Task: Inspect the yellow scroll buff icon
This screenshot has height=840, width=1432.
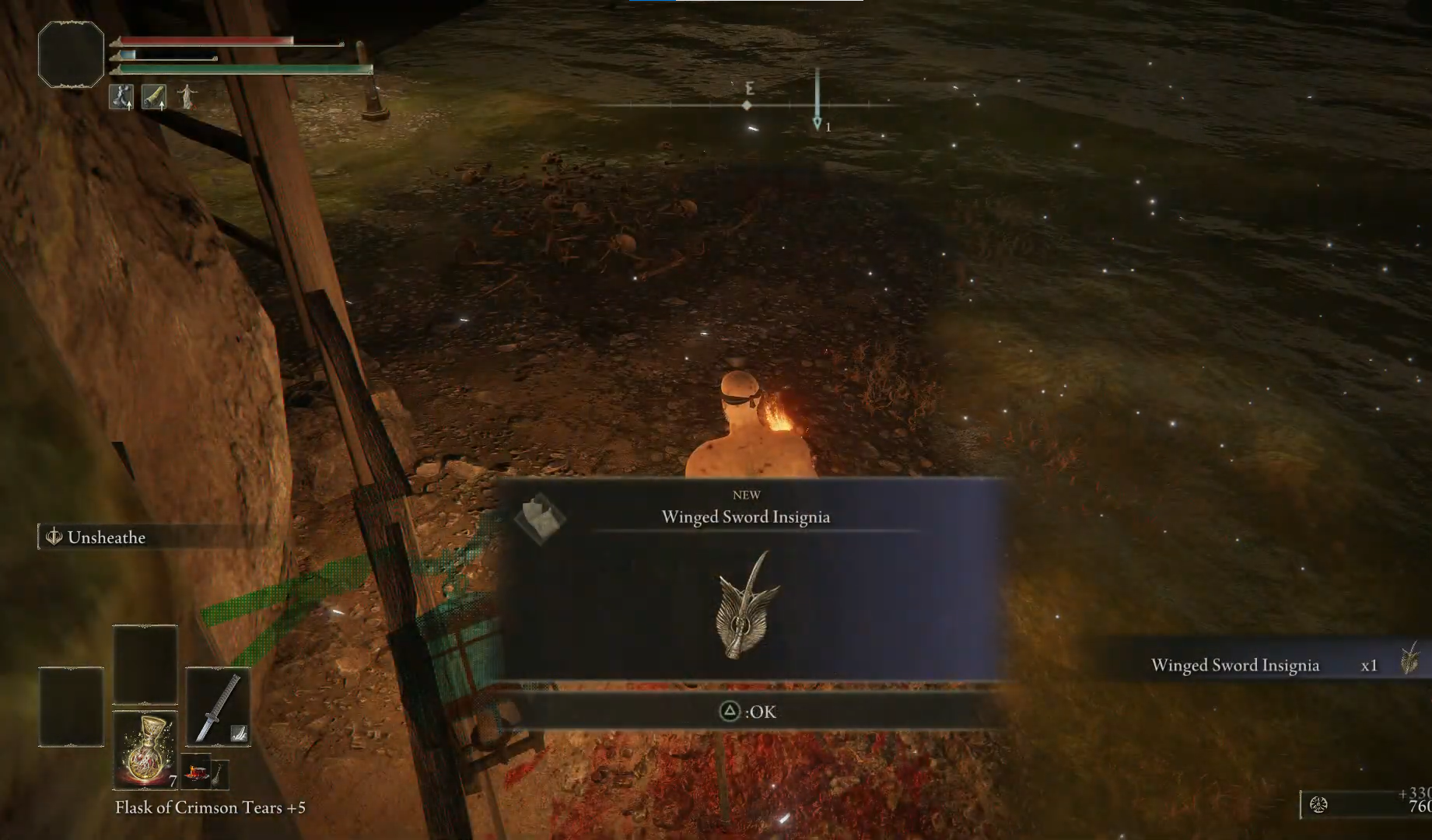Action: (154, 96)
